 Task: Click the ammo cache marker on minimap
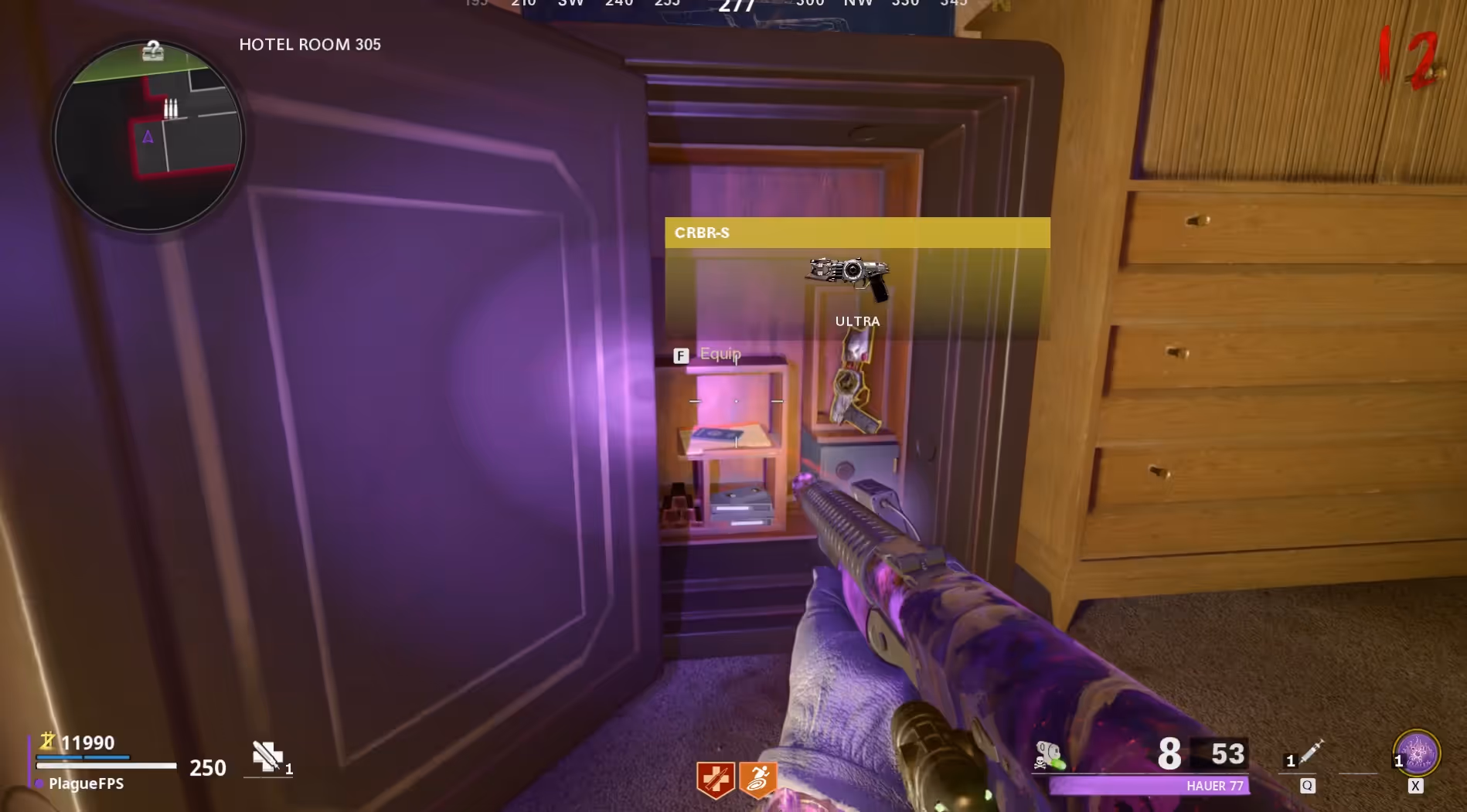point(171,108)
